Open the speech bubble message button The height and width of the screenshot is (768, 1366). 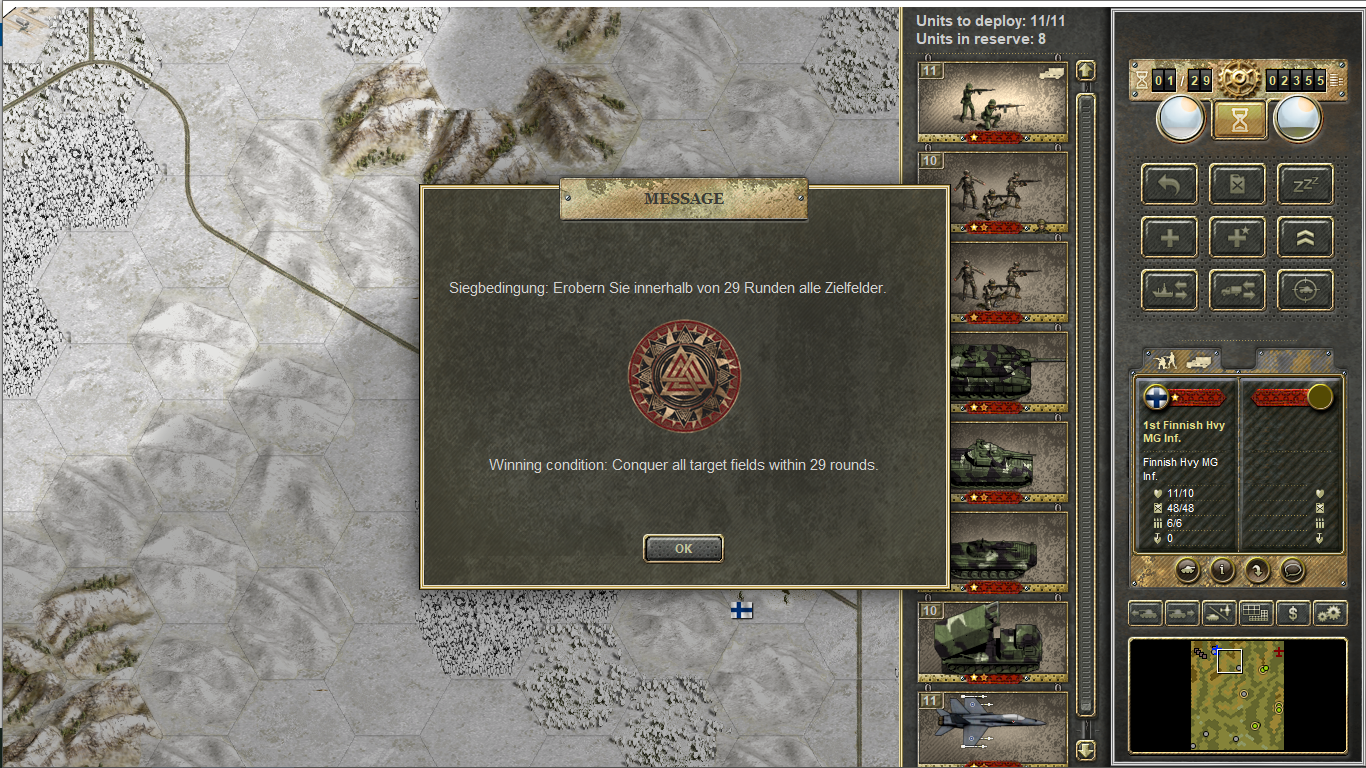pos(1292,569)
